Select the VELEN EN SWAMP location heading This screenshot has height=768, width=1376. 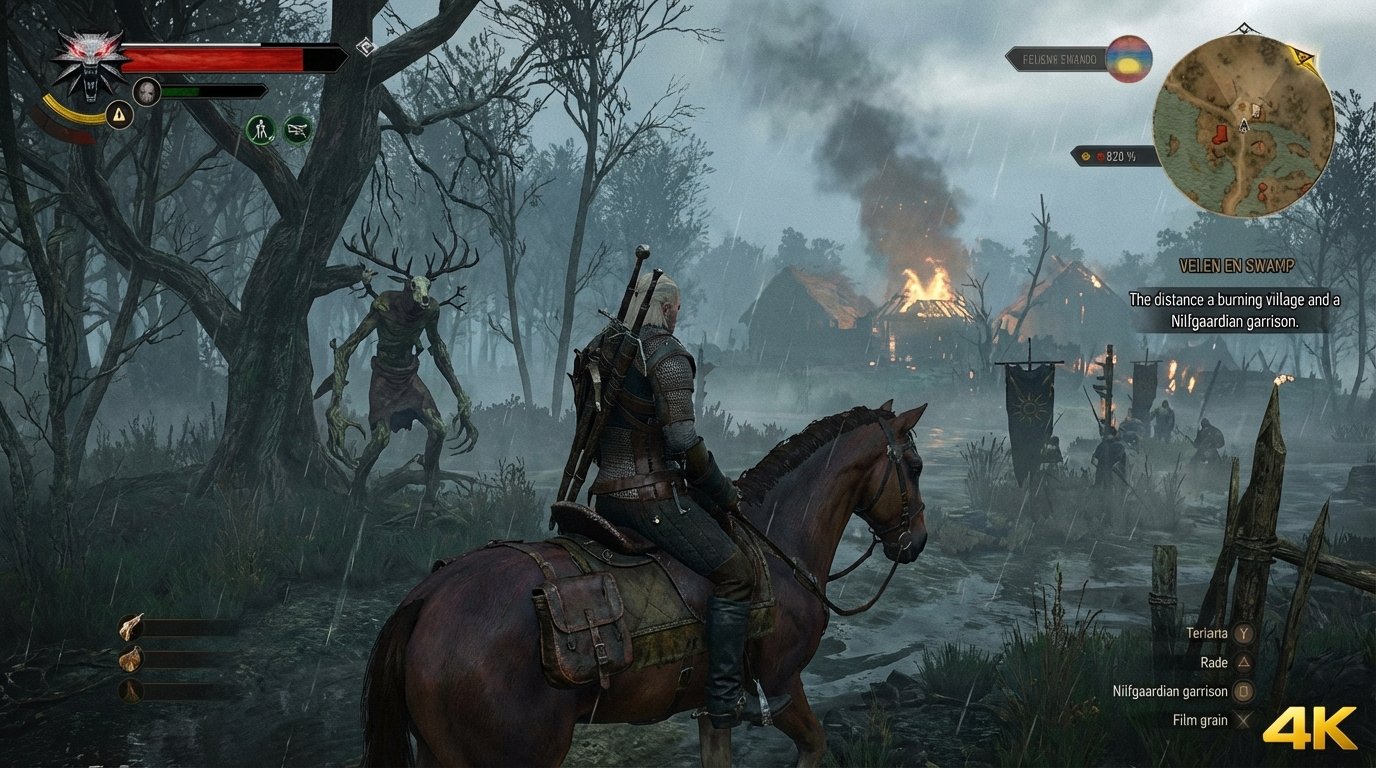tap(1237, 266)
